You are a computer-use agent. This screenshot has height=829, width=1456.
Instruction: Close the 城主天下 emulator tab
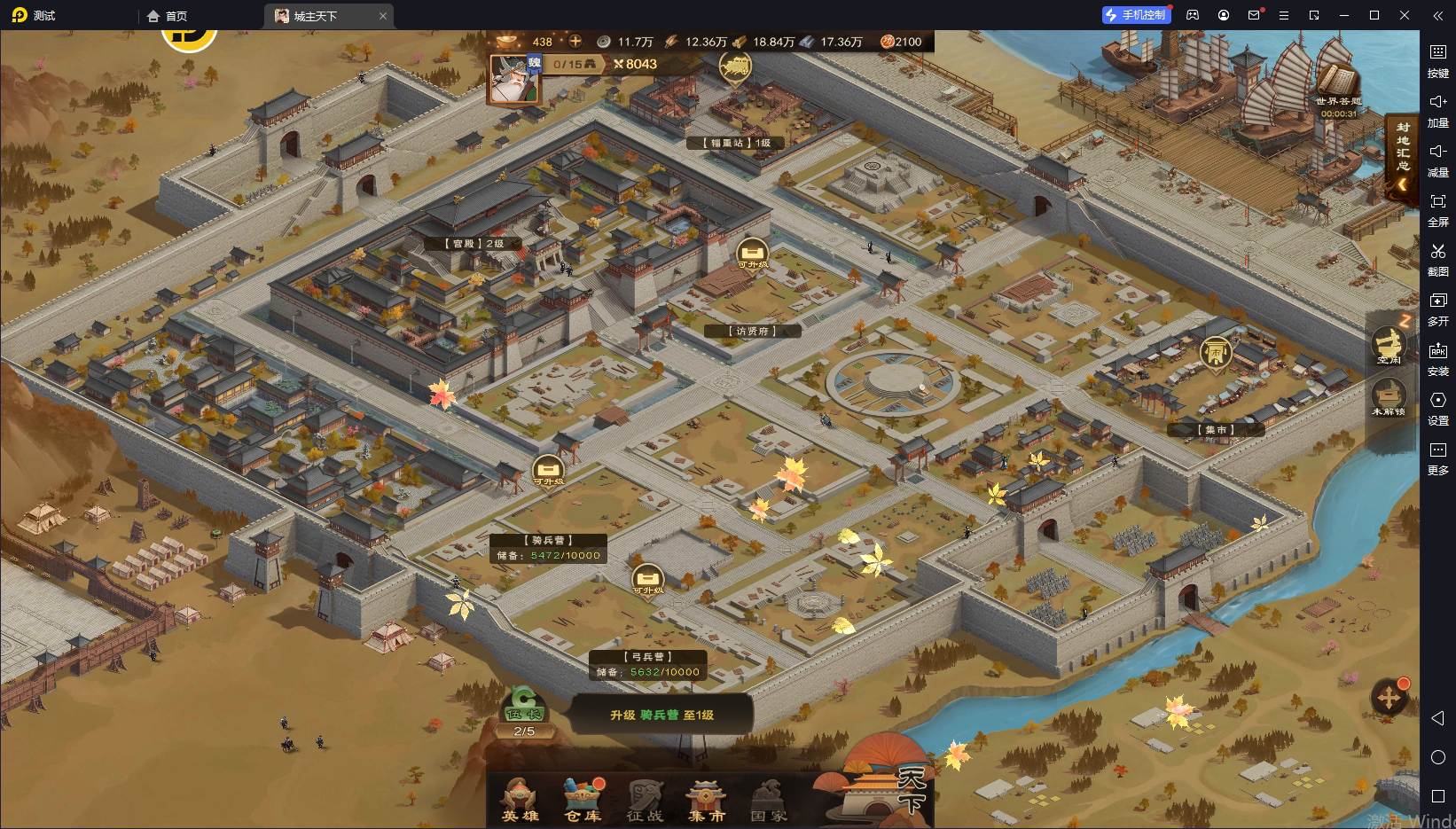point(383,16)
